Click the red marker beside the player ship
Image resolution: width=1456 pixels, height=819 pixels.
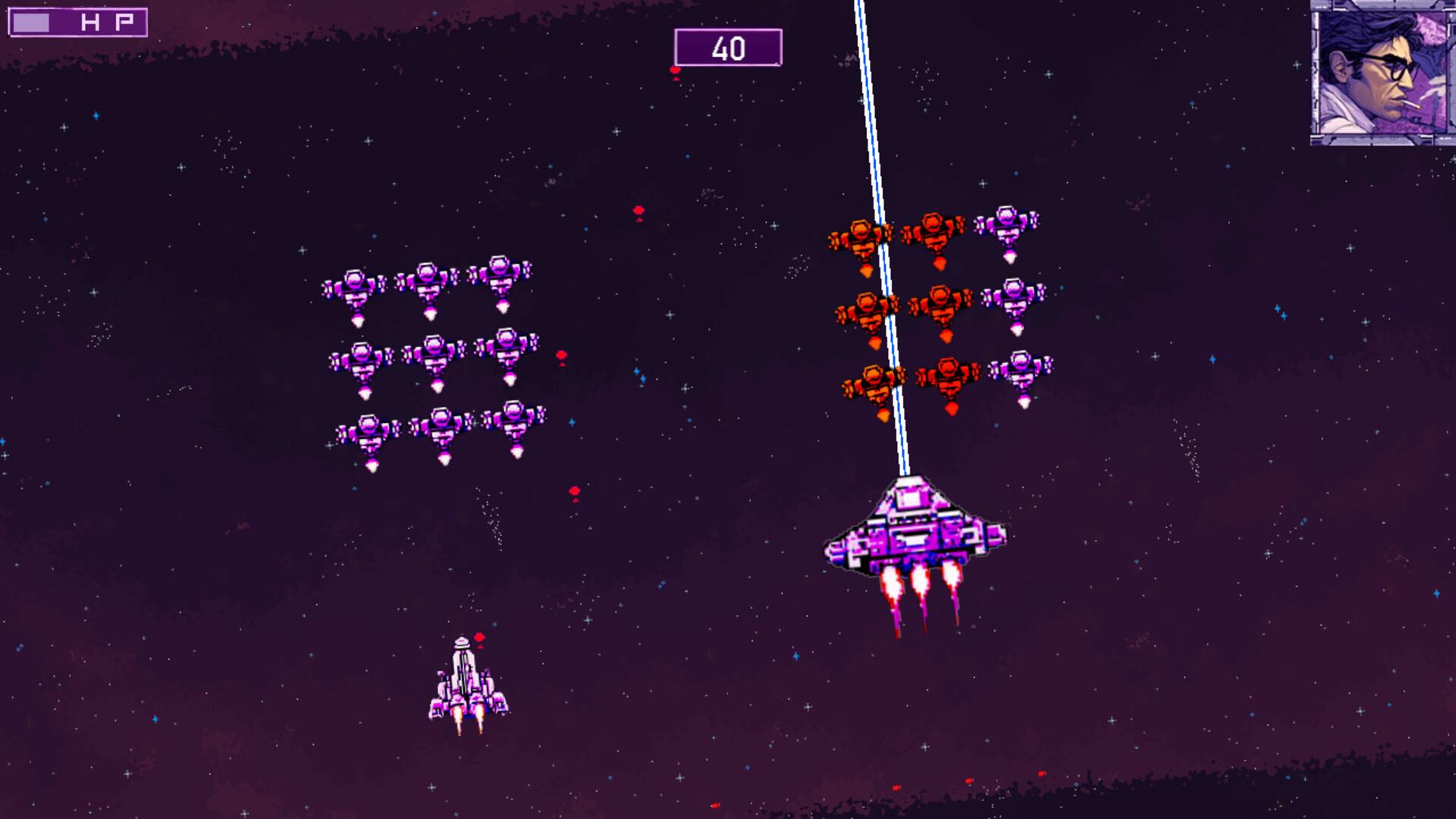(479, 639)
